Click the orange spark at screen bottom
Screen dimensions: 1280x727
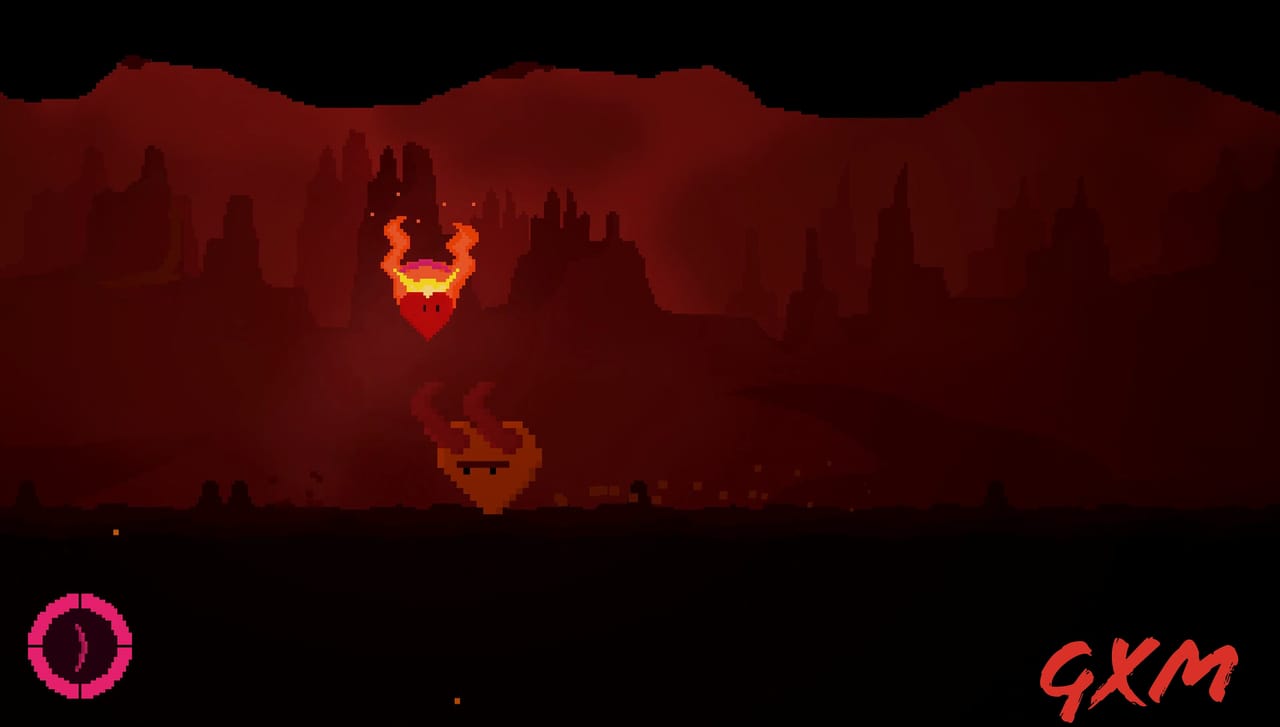pyautogui.click(x=455, y=699)
